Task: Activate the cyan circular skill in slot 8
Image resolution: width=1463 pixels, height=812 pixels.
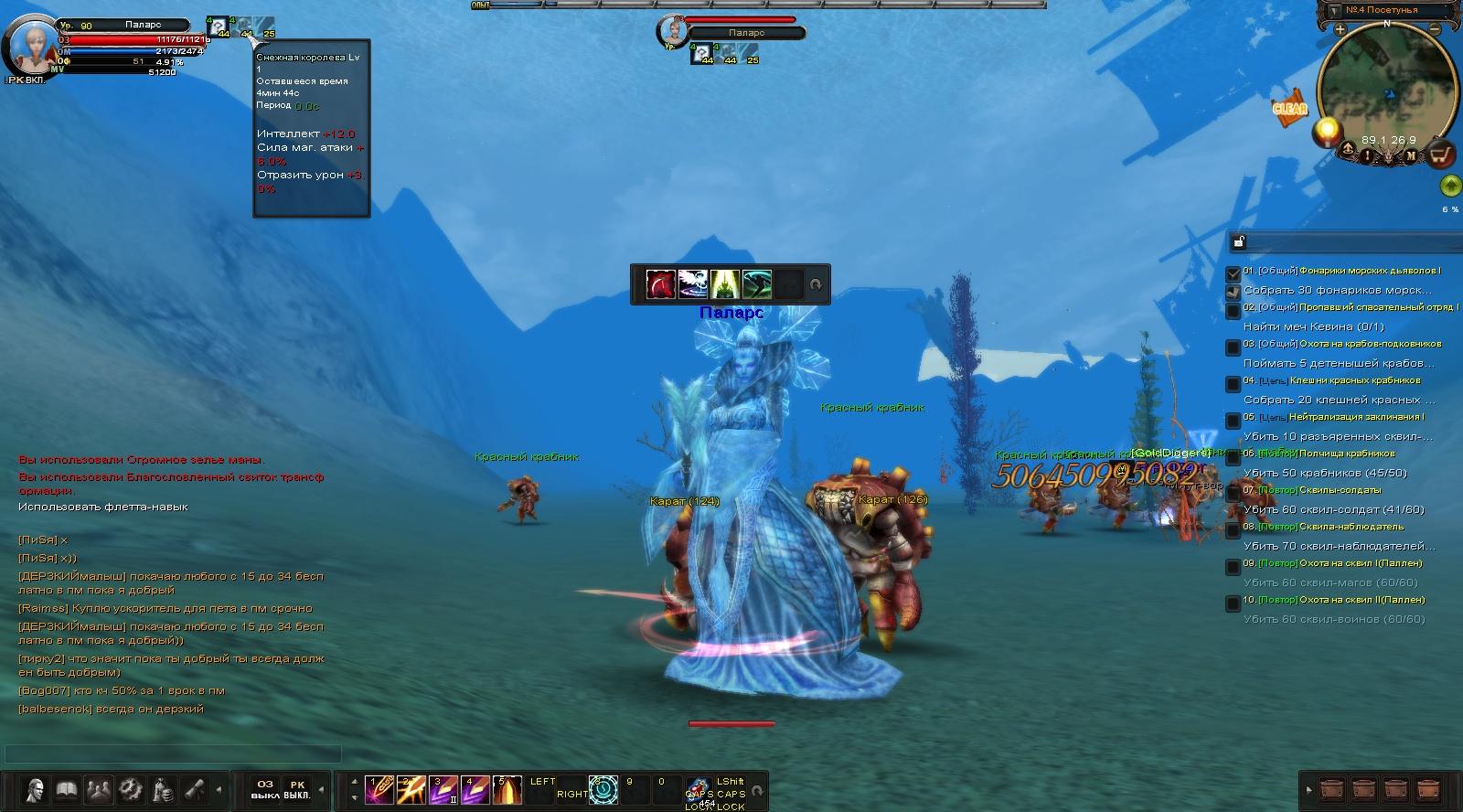Action: [603, 790]
